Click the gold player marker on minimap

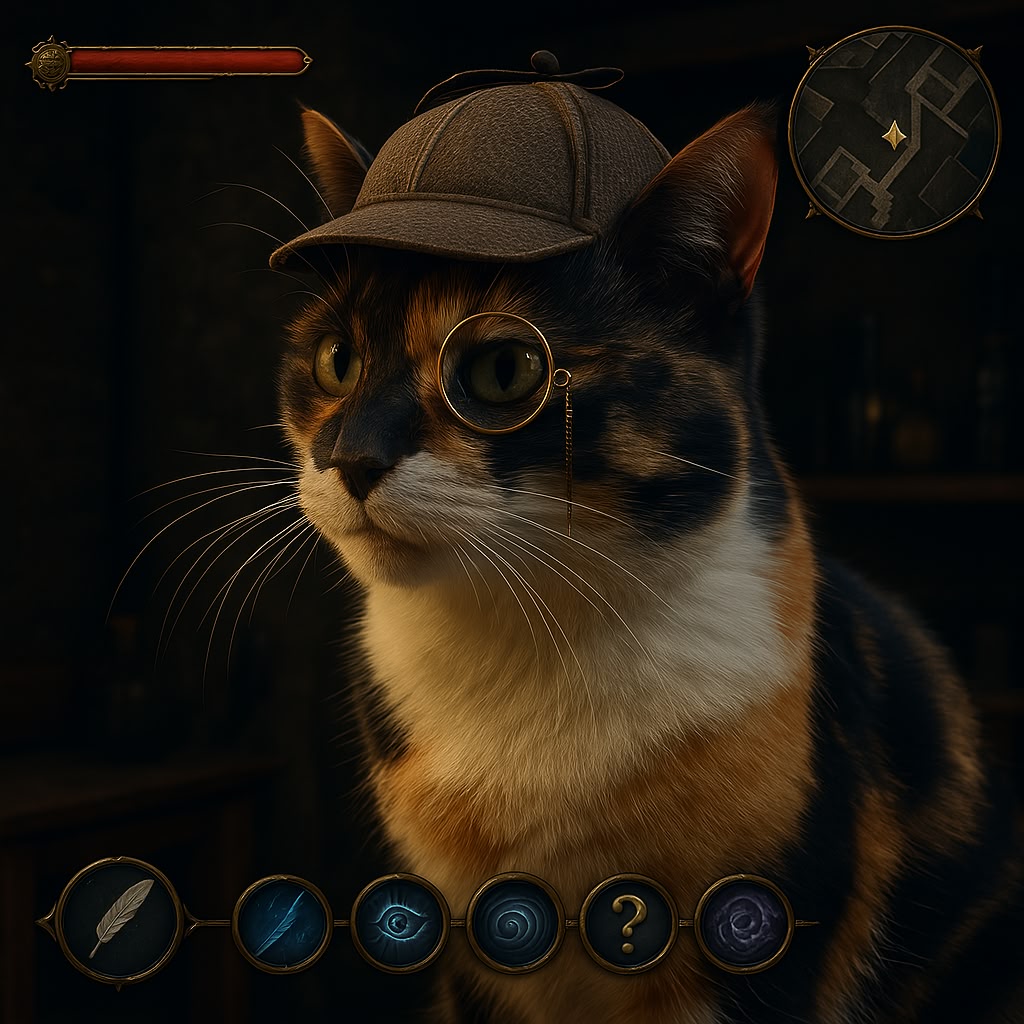click(x=894, y=134)
